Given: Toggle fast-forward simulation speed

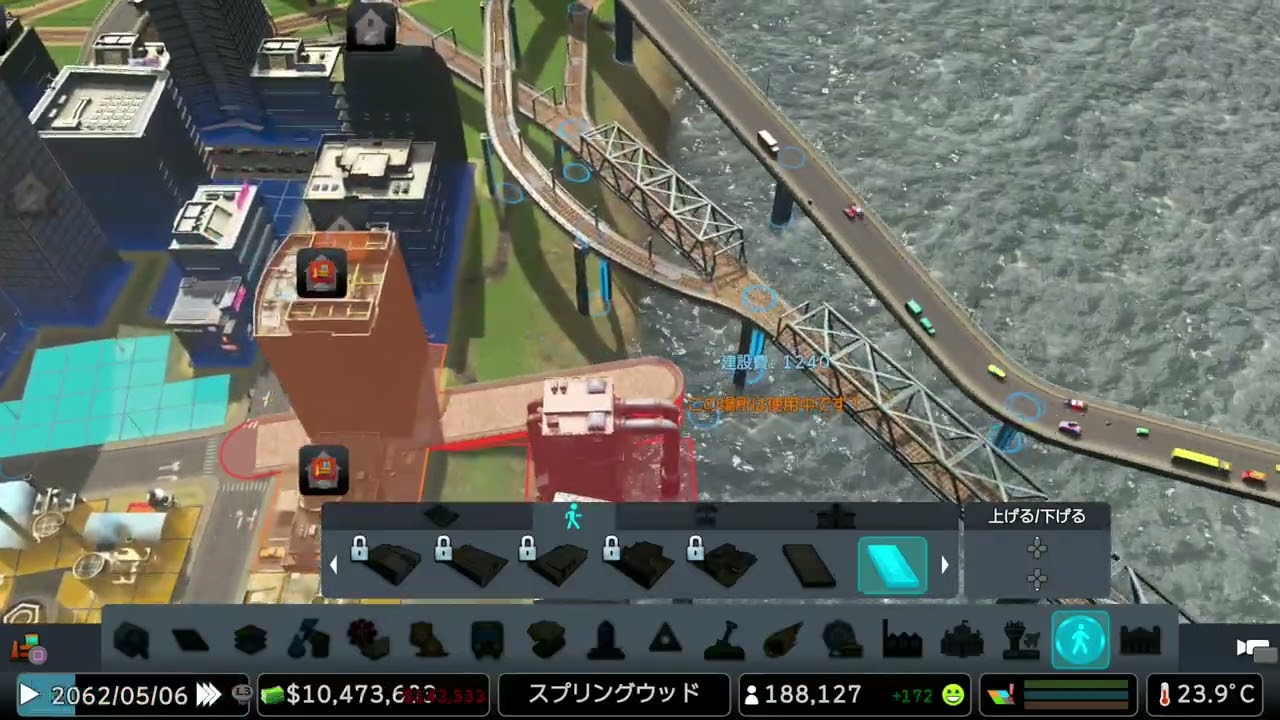Looking at the screenshot, I should [x=210, y=695].
